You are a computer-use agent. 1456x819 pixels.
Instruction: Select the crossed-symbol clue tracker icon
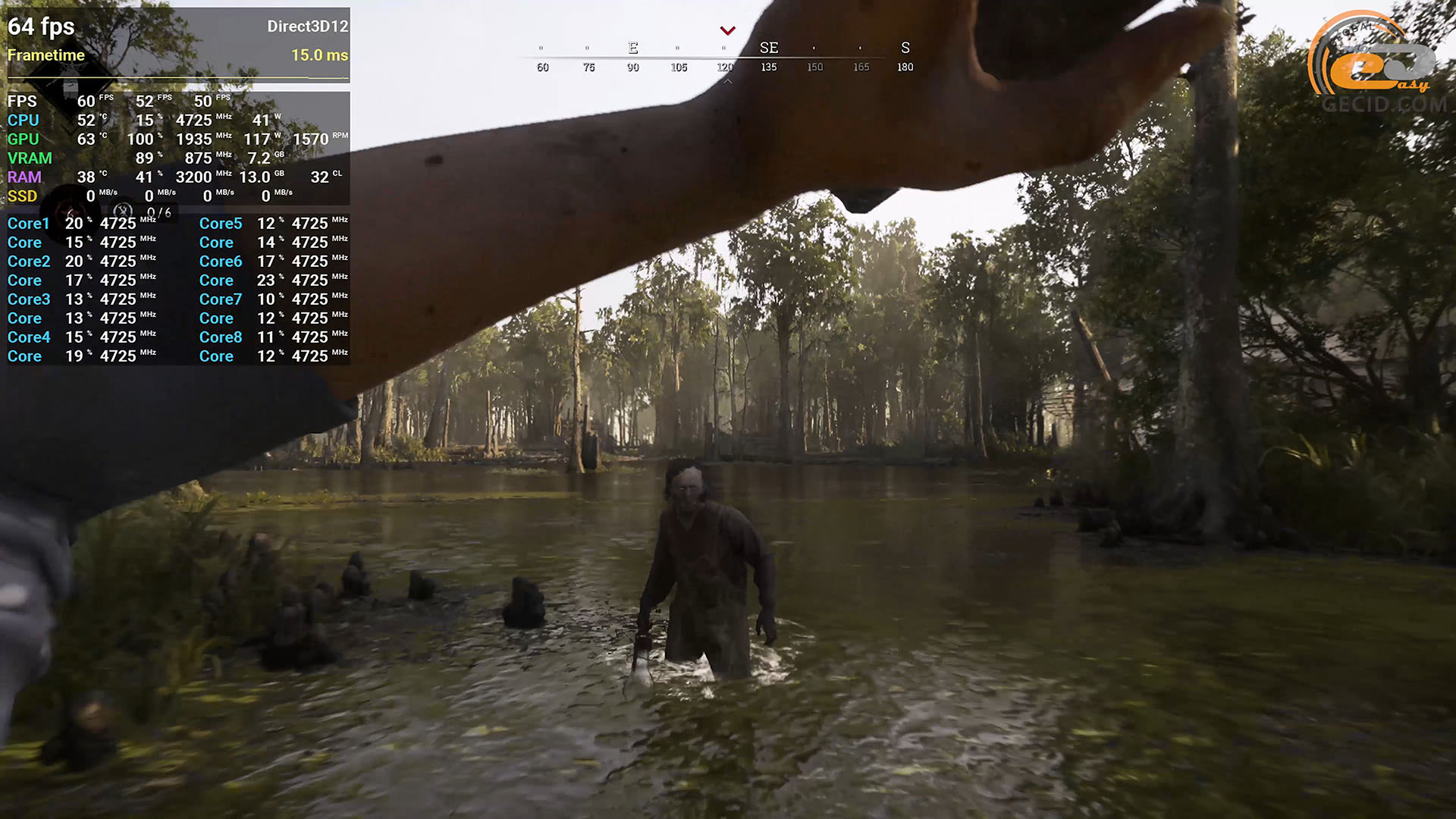(x=123, y=212)
